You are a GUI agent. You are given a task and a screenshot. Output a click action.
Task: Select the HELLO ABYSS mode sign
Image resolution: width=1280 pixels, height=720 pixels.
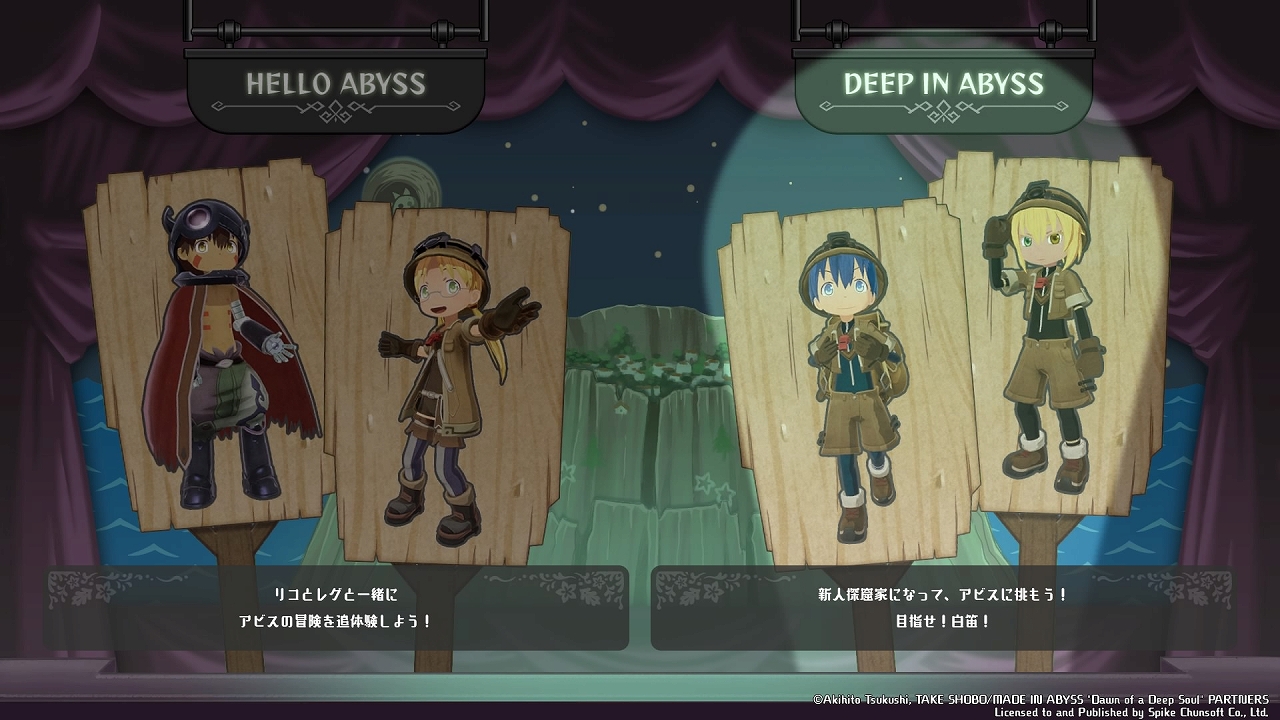[336, 87]
